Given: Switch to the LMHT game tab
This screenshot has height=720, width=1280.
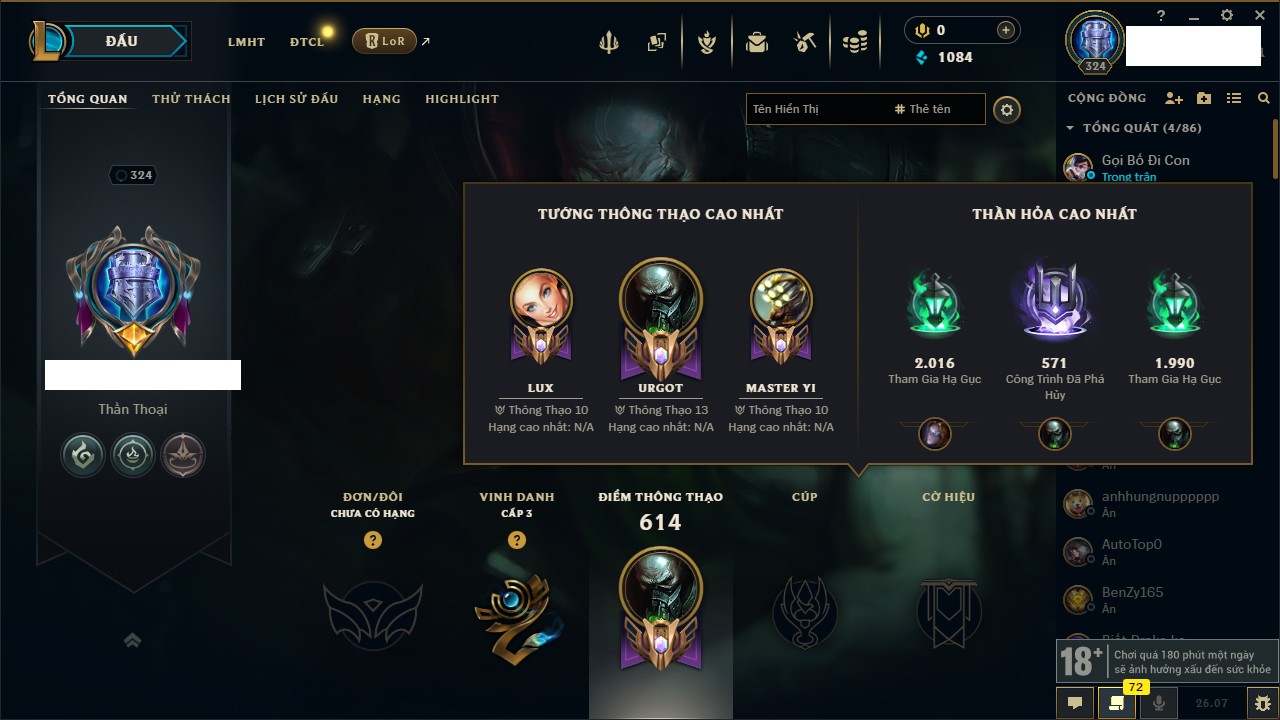Looking at the screenshot, I should coord(246,42).
